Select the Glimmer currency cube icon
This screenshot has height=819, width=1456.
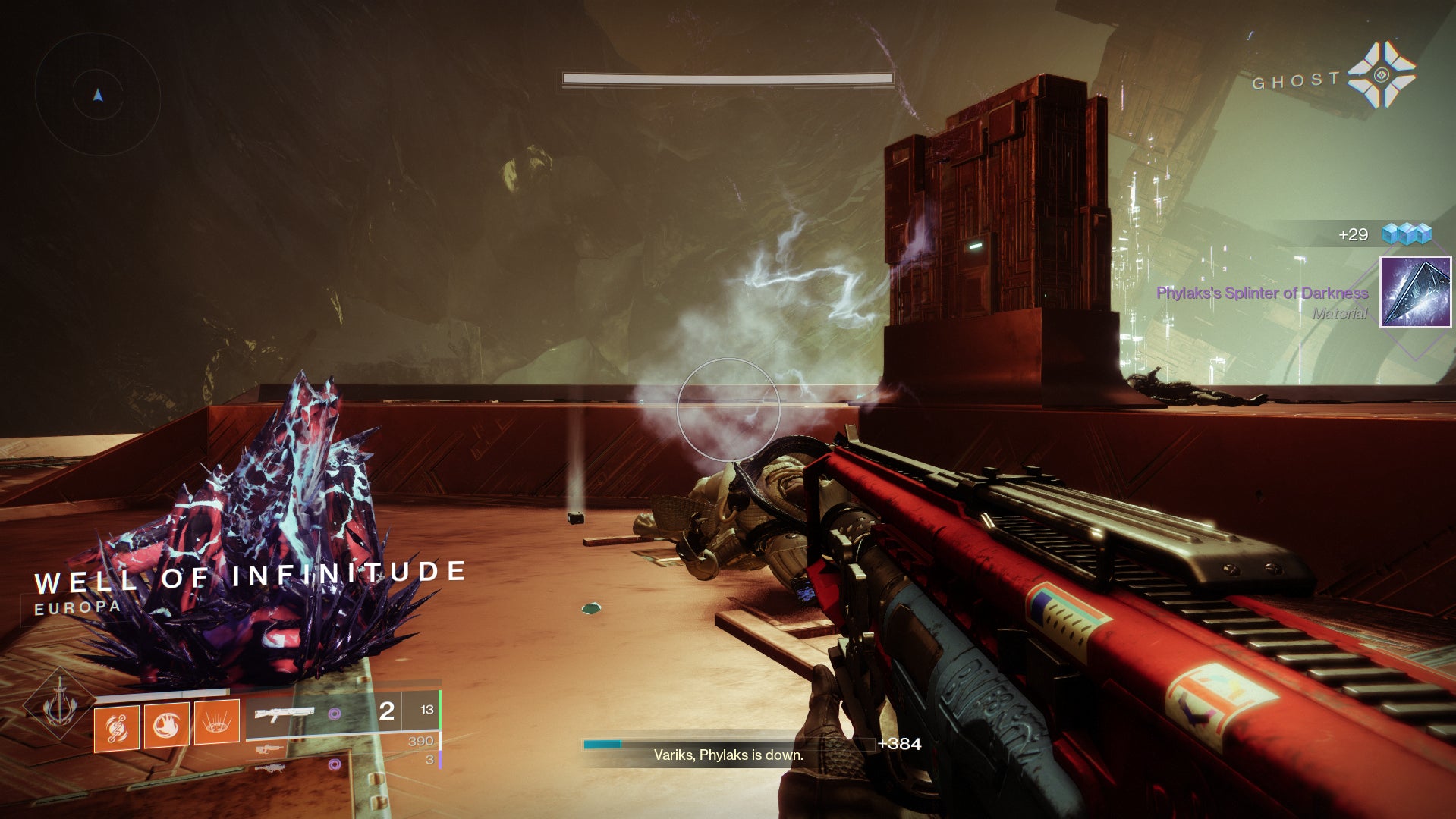1407,235
